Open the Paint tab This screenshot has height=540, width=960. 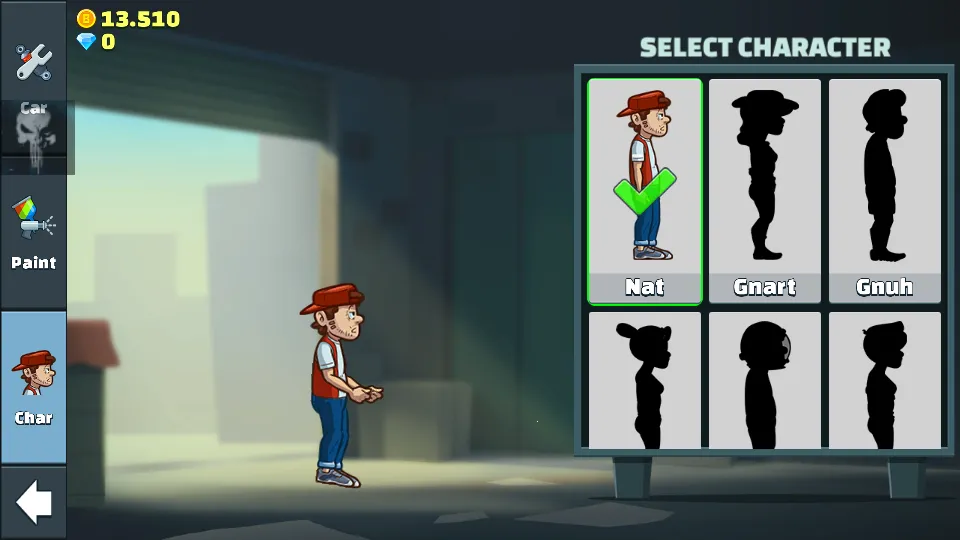[33, 235]
